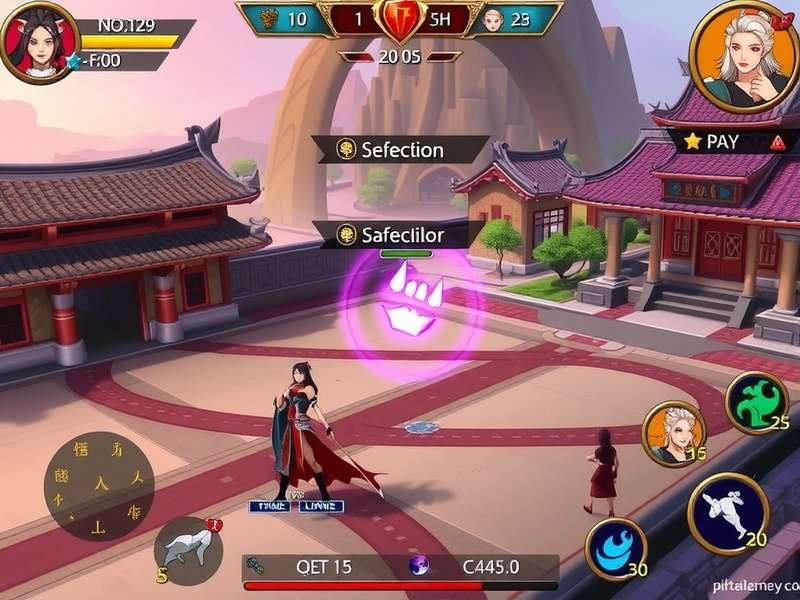Tap the white-haired ally skill portrait
The height and width of the screenshot is (600, 800).
[674, 434]
